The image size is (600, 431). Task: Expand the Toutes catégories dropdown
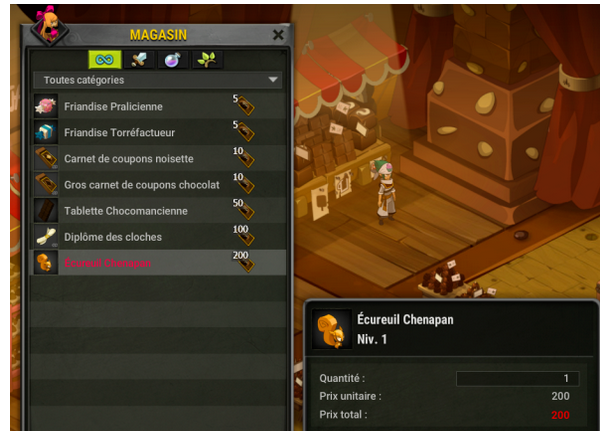tap(159, 80)
